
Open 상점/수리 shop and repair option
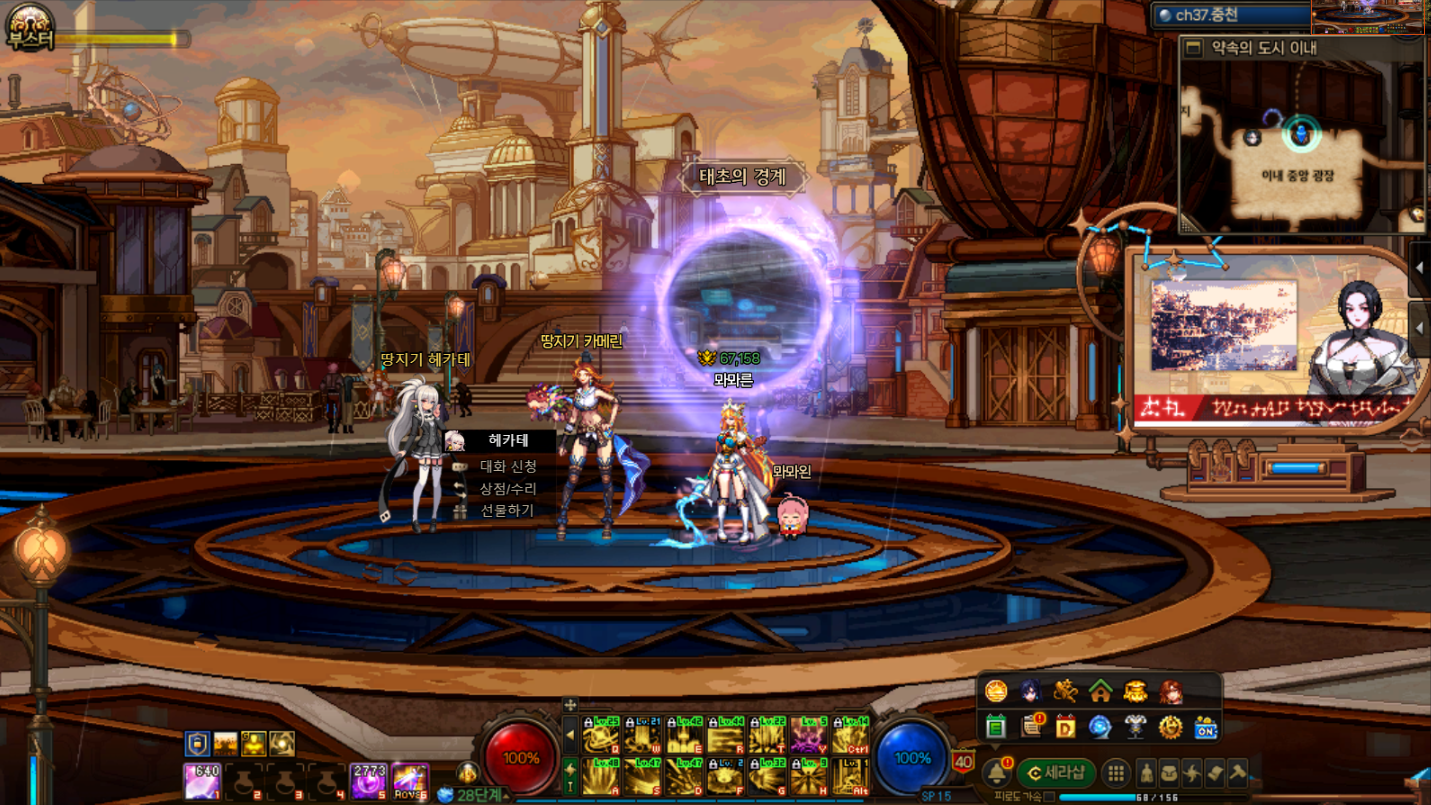[507, 488]
